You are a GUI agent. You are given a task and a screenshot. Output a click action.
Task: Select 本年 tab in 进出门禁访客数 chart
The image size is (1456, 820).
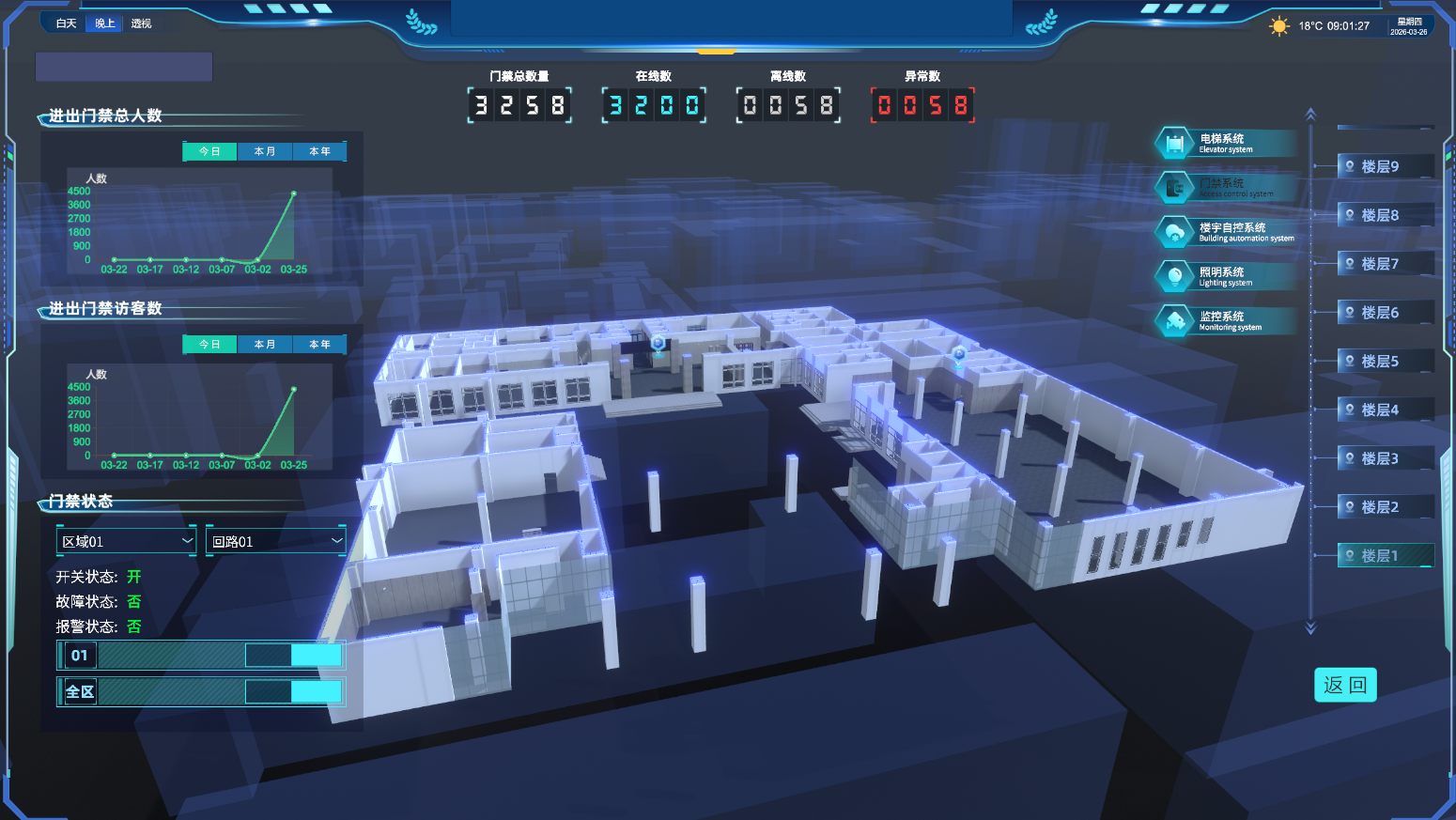click(x=319, y=345)
